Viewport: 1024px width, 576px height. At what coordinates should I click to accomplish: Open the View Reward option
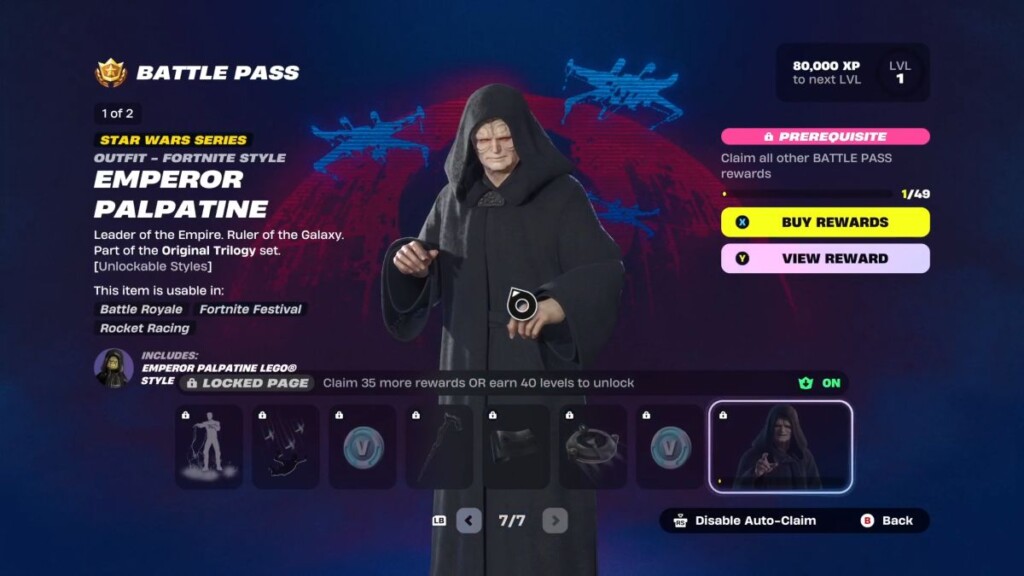[x=825, y=258]
